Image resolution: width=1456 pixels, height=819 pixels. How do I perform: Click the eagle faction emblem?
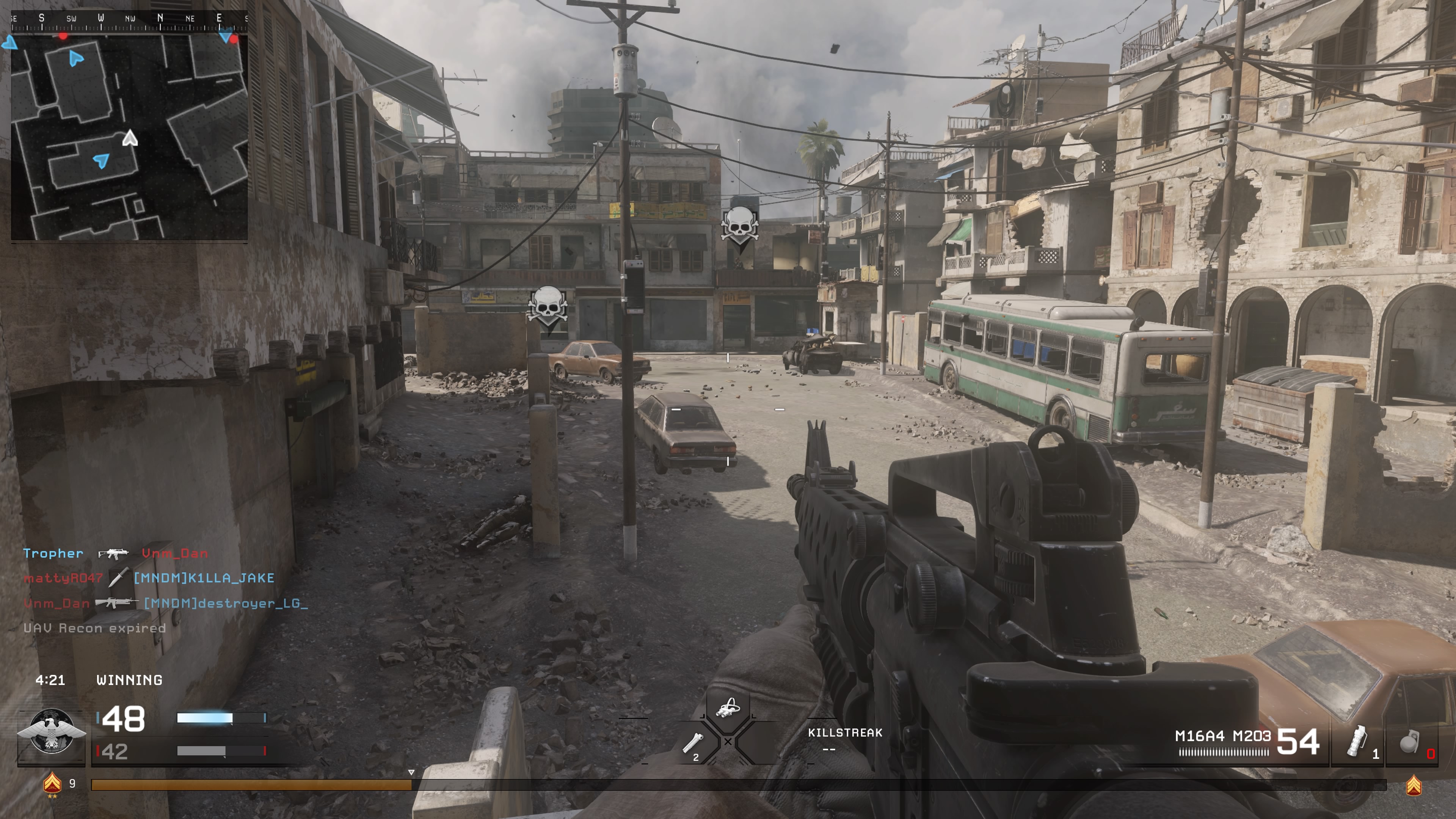pos(52,731)
